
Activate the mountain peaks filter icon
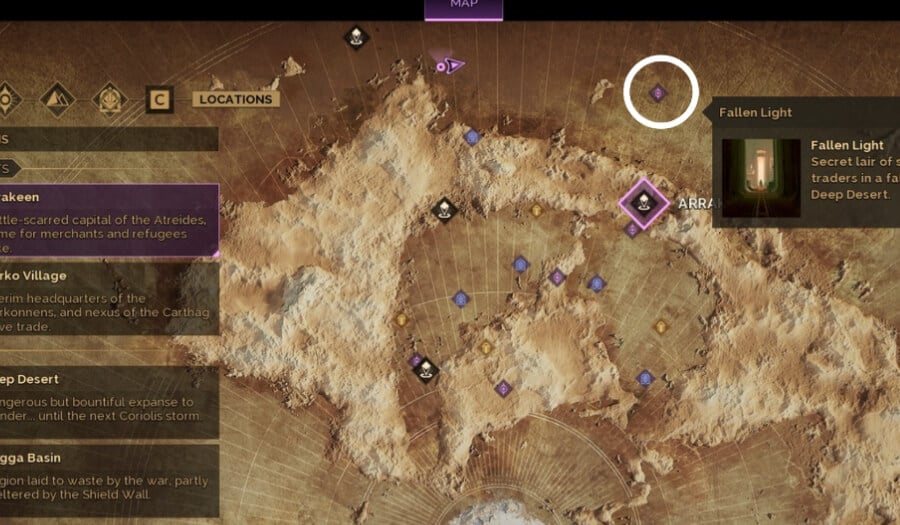[x=57, y=99]
